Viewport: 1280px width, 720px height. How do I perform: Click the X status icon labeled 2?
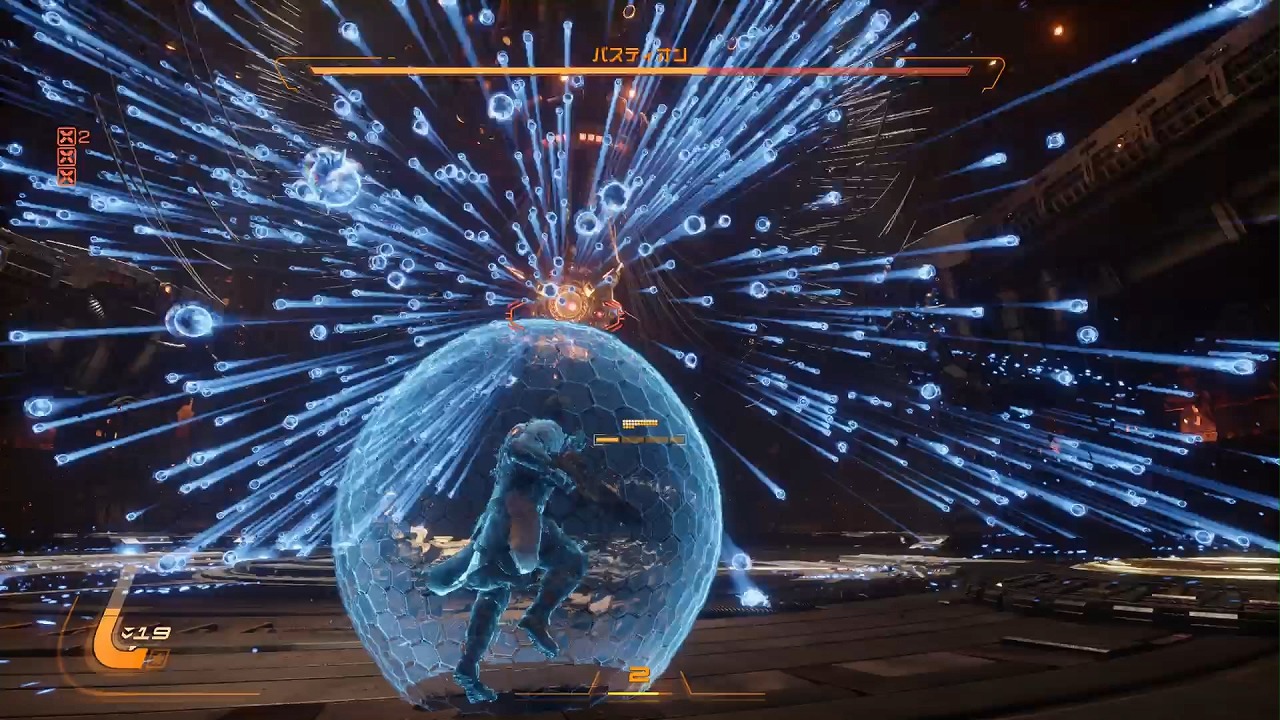tap(67, 137)
